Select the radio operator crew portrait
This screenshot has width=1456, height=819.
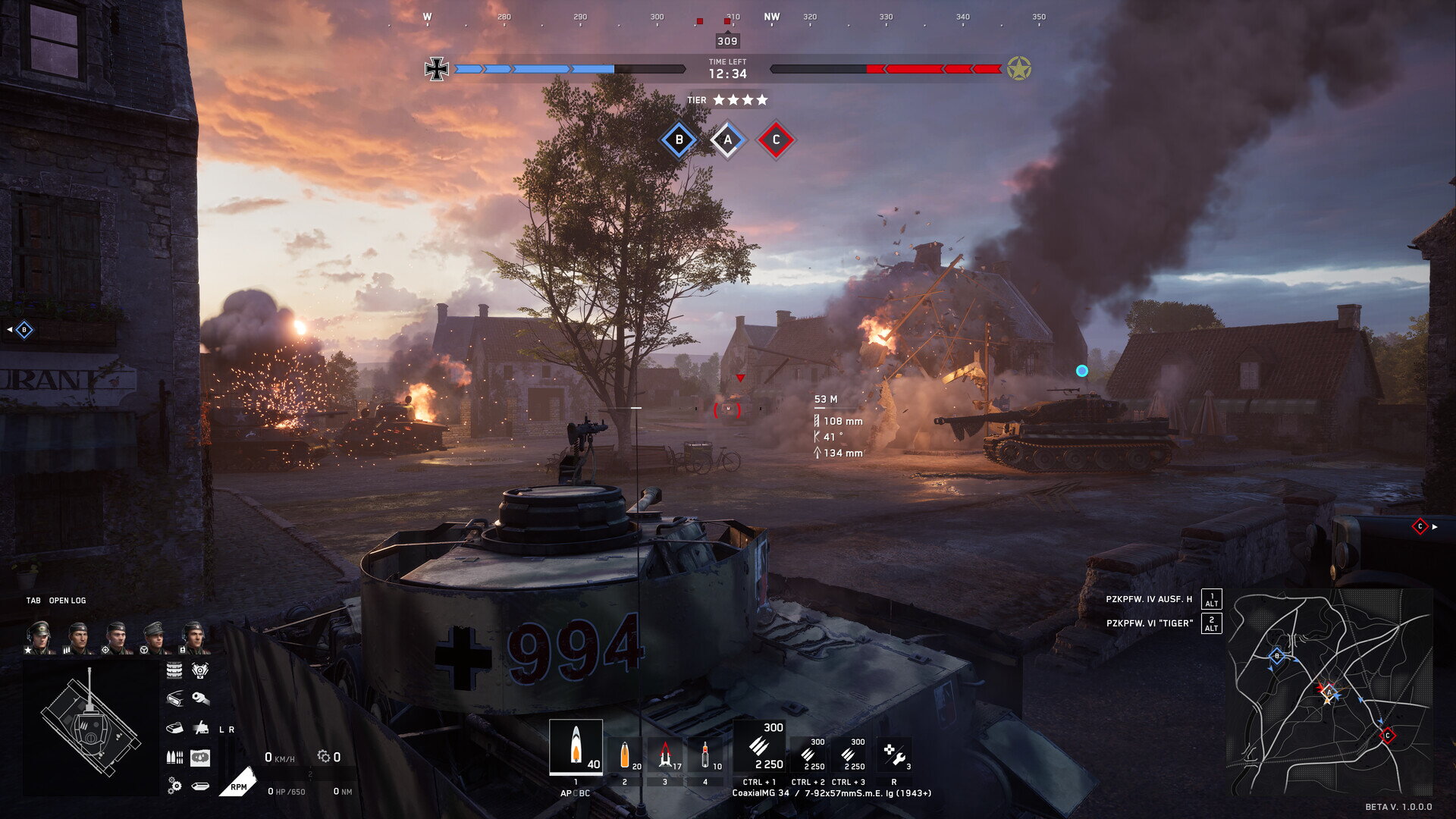point(193,637)
